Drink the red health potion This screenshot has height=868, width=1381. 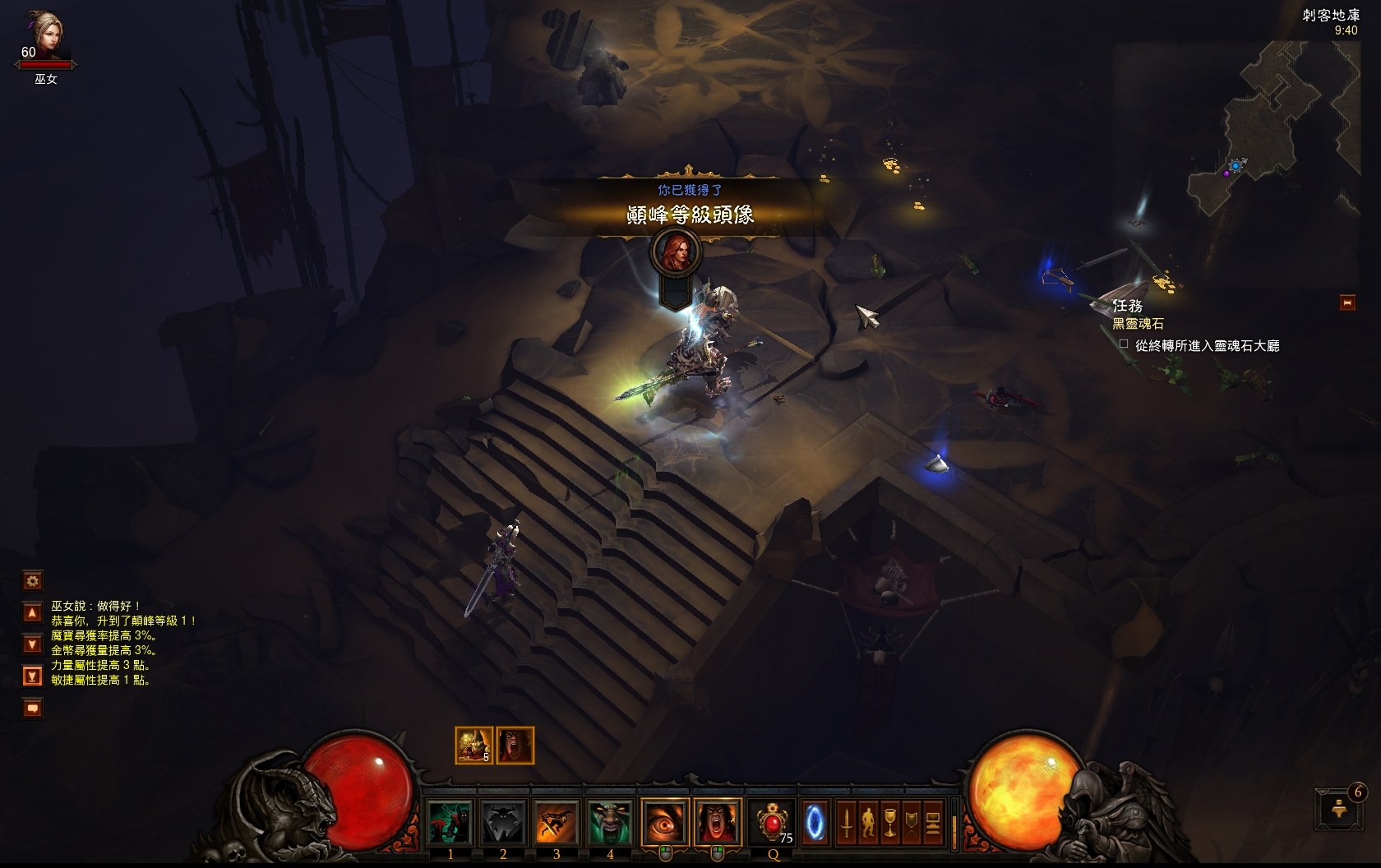click(771, 822)
